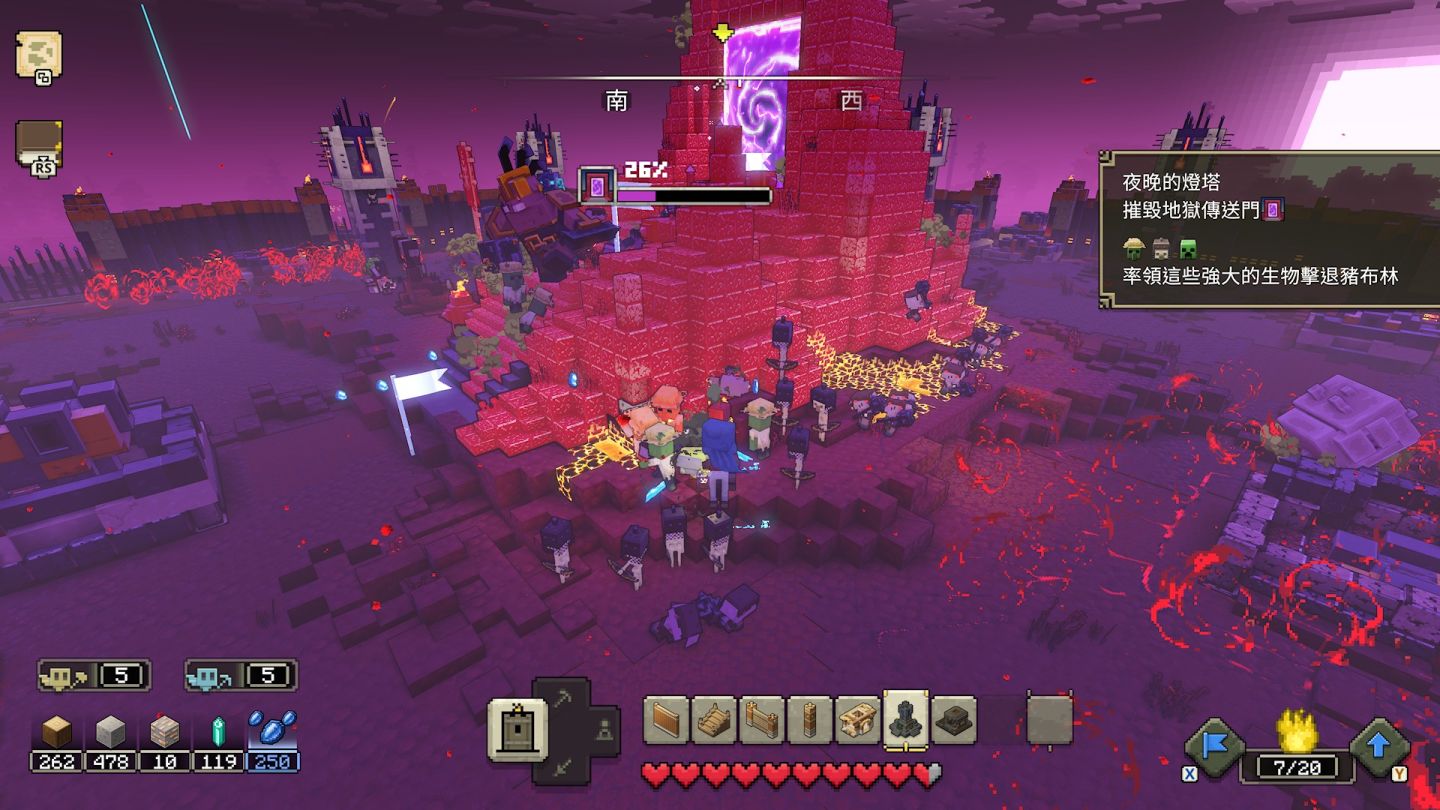
Task: Choose the dark masonry block build slot
Action: [x=954, y=720]
